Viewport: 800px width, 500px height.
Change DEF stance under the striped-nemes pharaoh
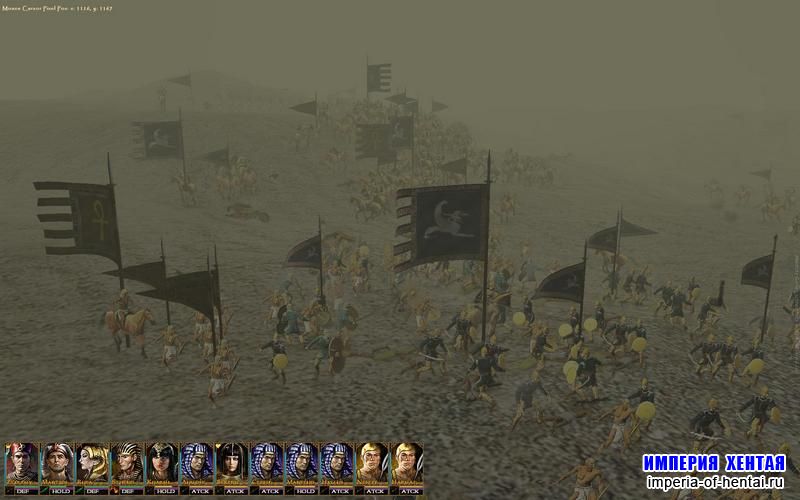tap(131, 490)
